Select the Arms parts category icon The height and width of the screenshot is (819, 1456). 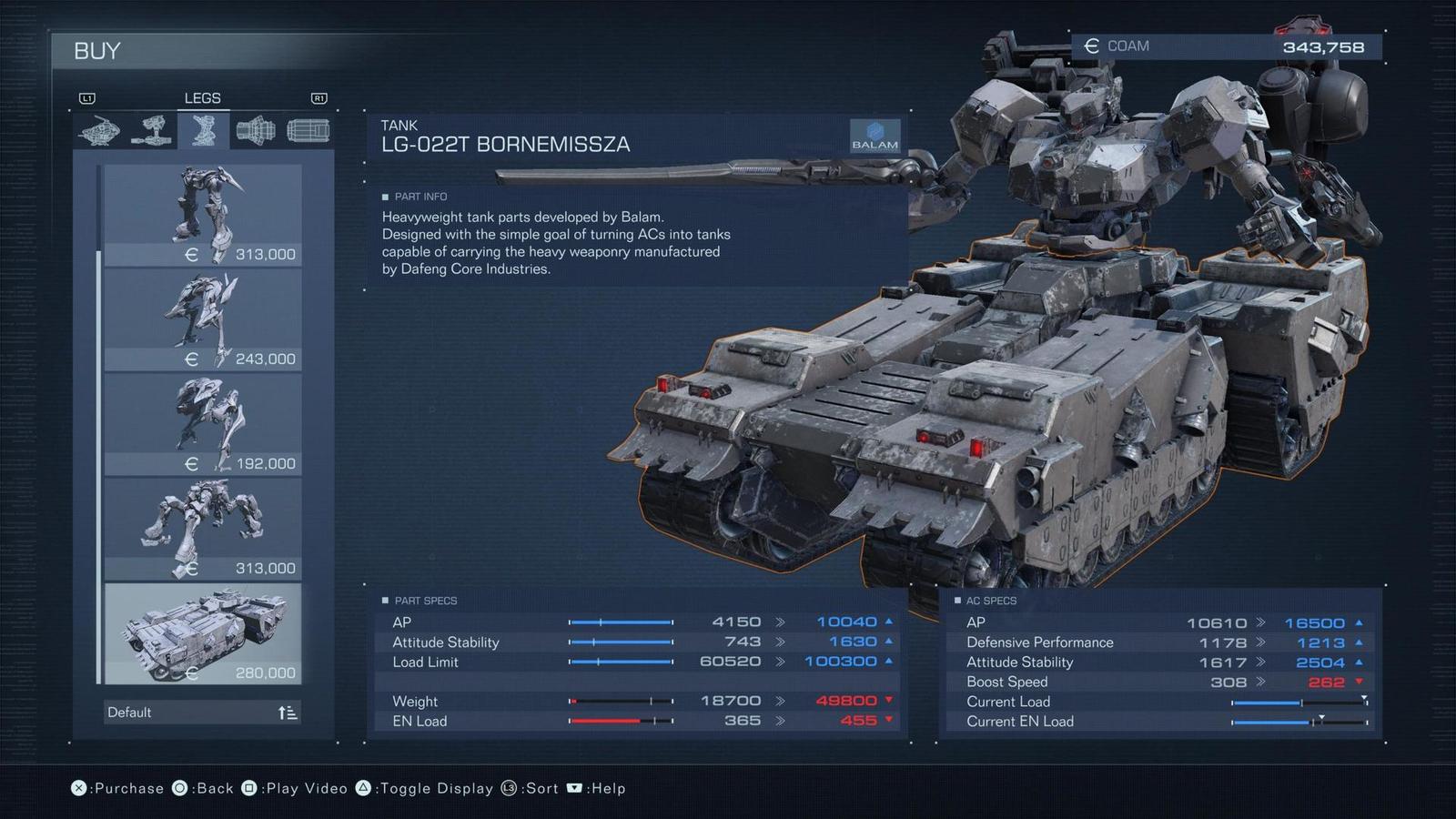(x=150, y=130)
